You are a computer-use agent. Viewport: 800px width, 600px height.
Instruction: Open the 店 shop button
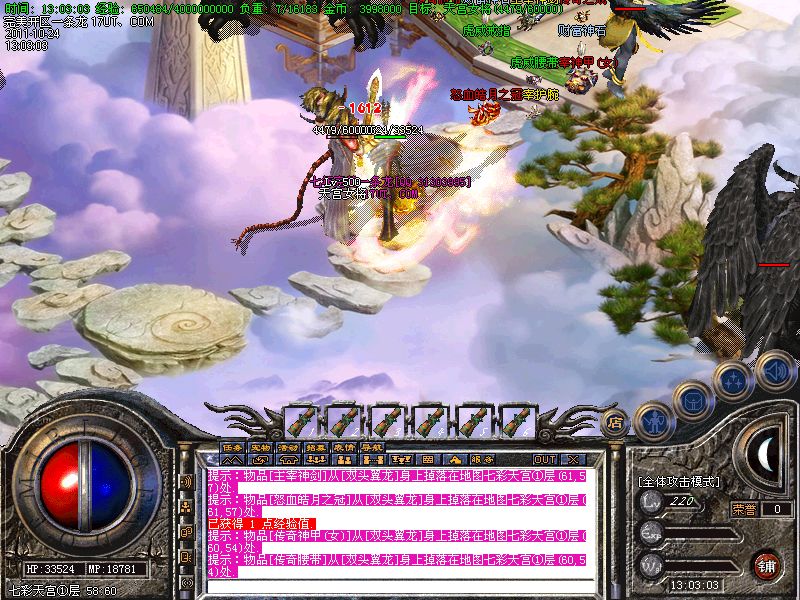coord(616,421)
